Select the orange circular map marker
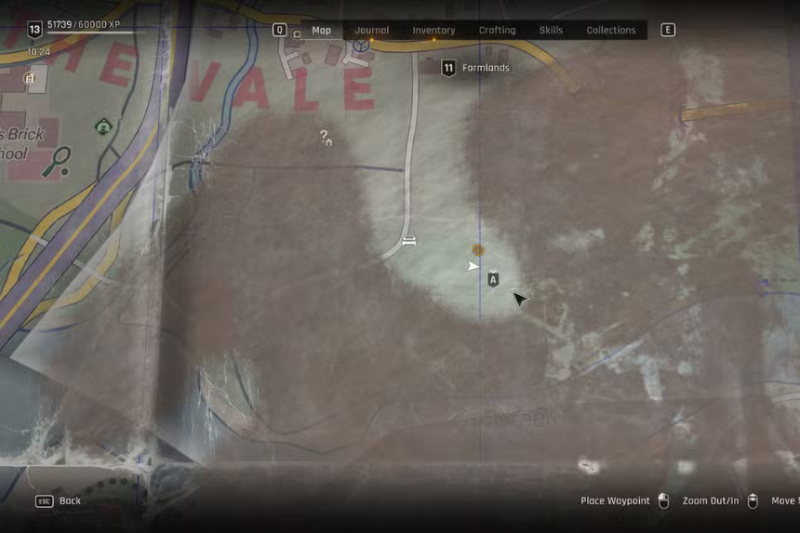The image size is (800, 533). [478, 249]
